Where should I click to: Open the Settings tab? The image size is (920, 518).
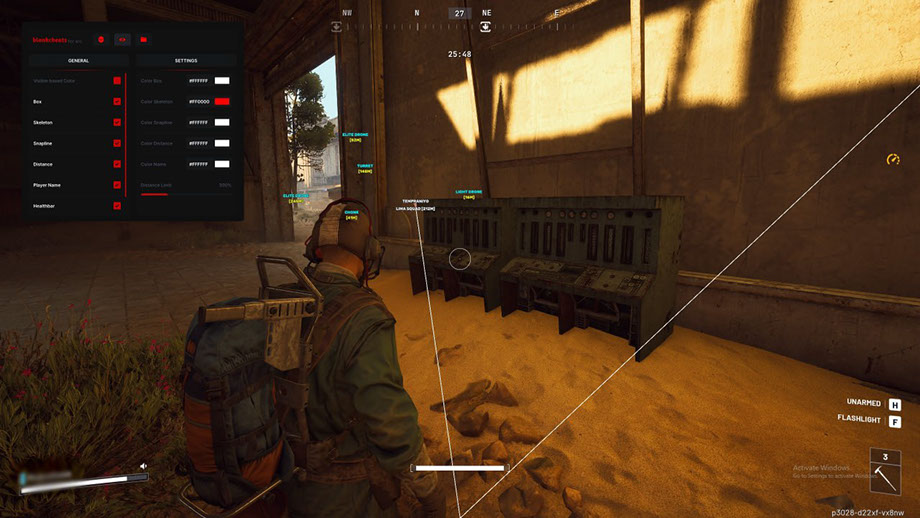point(186,60)
